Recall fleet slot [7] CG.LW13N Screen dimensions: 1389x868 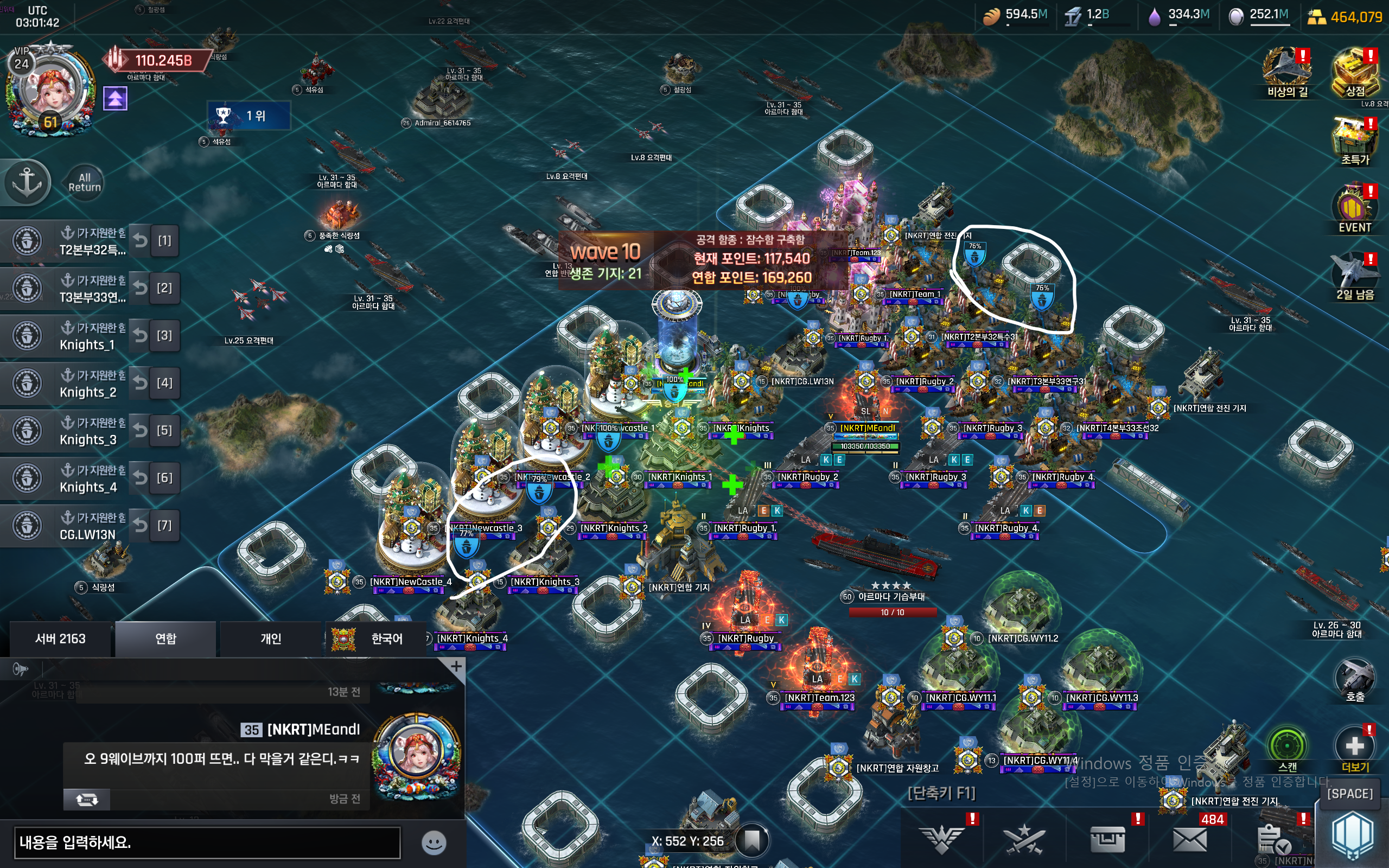pyautogui.click(x=141, y=525)
